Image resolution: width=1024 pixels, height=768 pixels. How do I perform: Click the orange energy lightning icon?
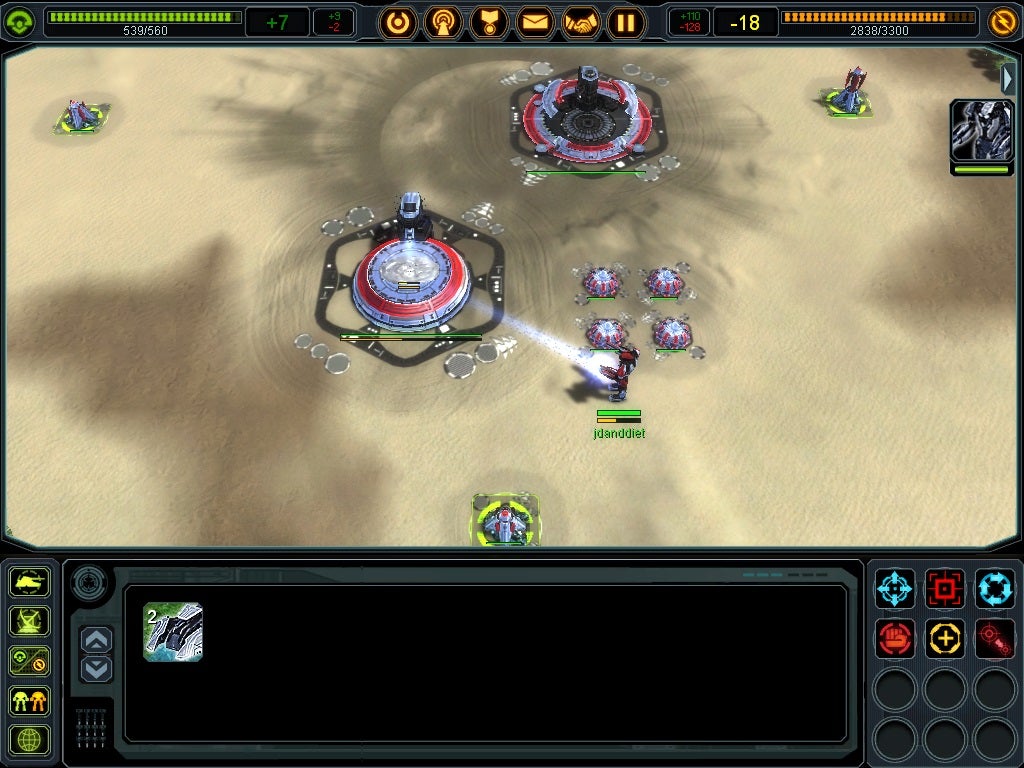tap(1002, 21)
